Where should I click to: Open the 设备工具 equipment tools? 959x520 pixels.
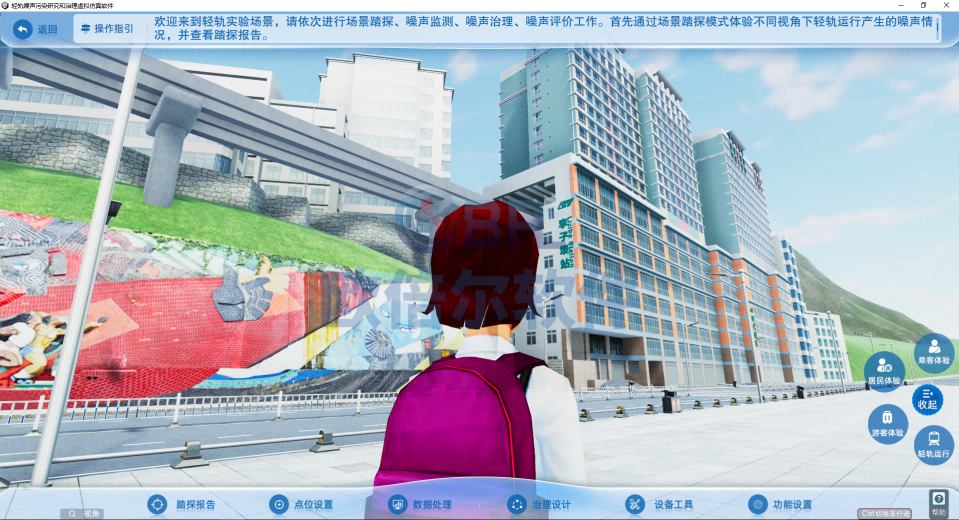[660, 504]
